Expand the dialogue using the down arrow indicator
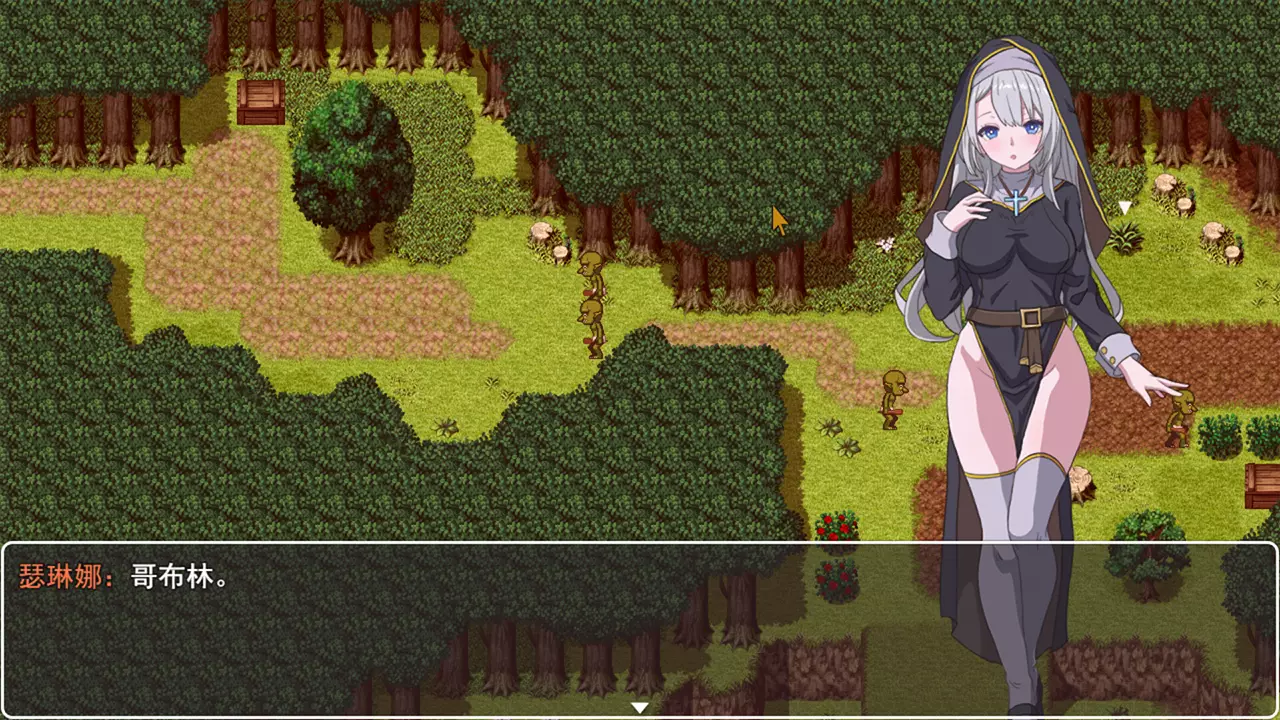1280x720 pixels. tap(640, 707)
